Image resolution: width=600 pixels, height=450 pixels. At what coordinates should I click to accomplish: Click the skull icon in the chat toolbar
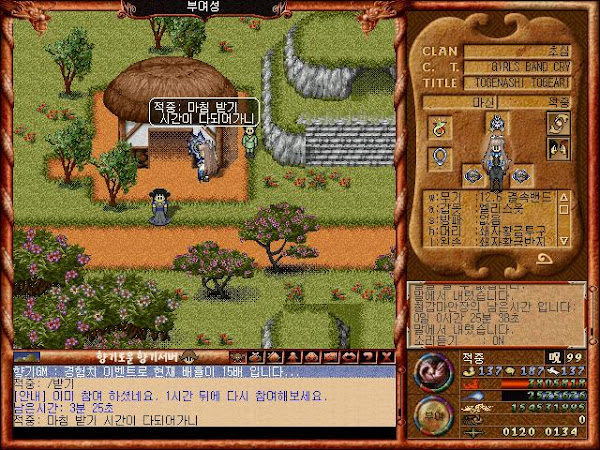point(237,356)
